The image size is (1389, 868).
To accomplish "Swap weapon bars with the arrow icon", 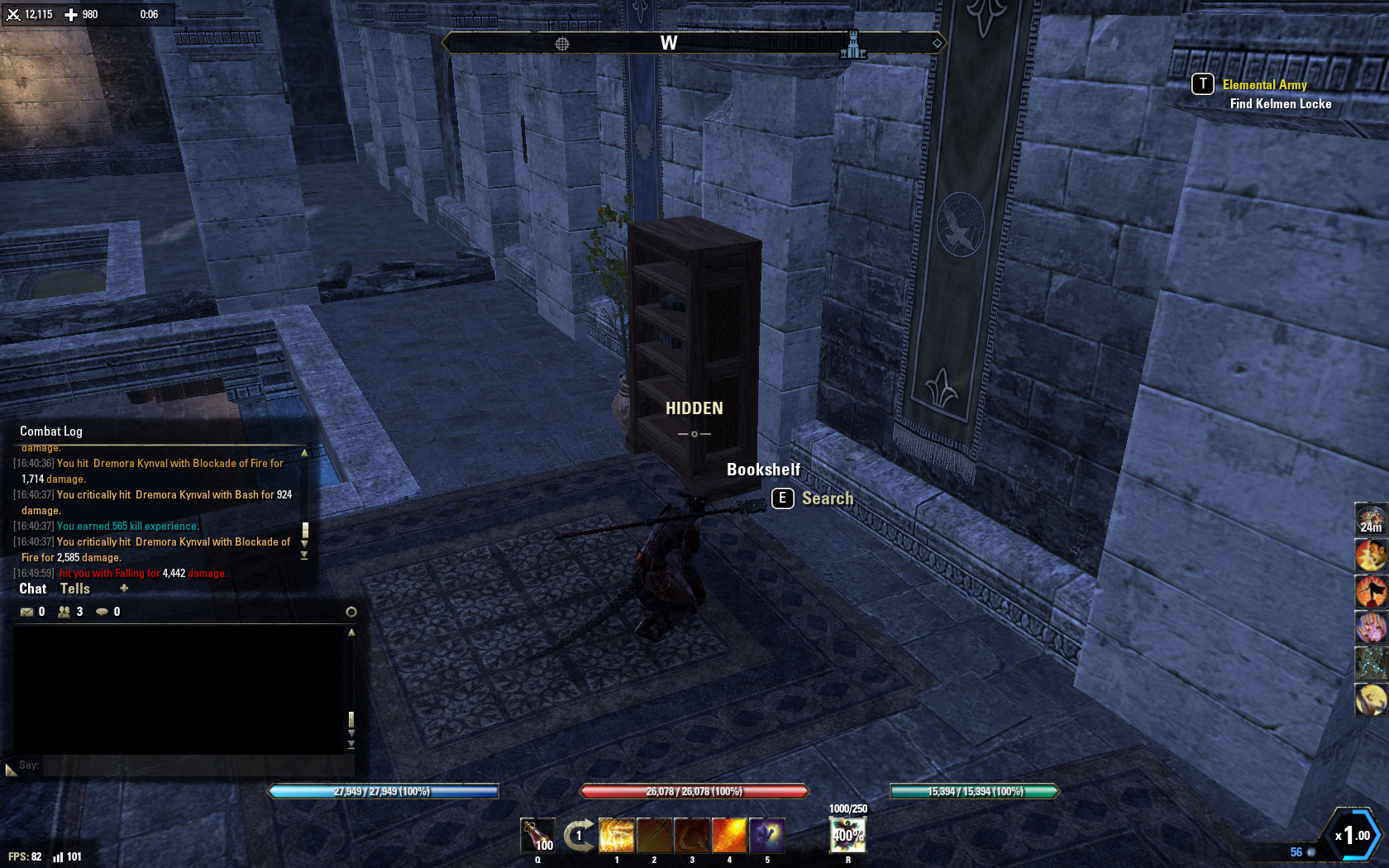I will point(579,835).
